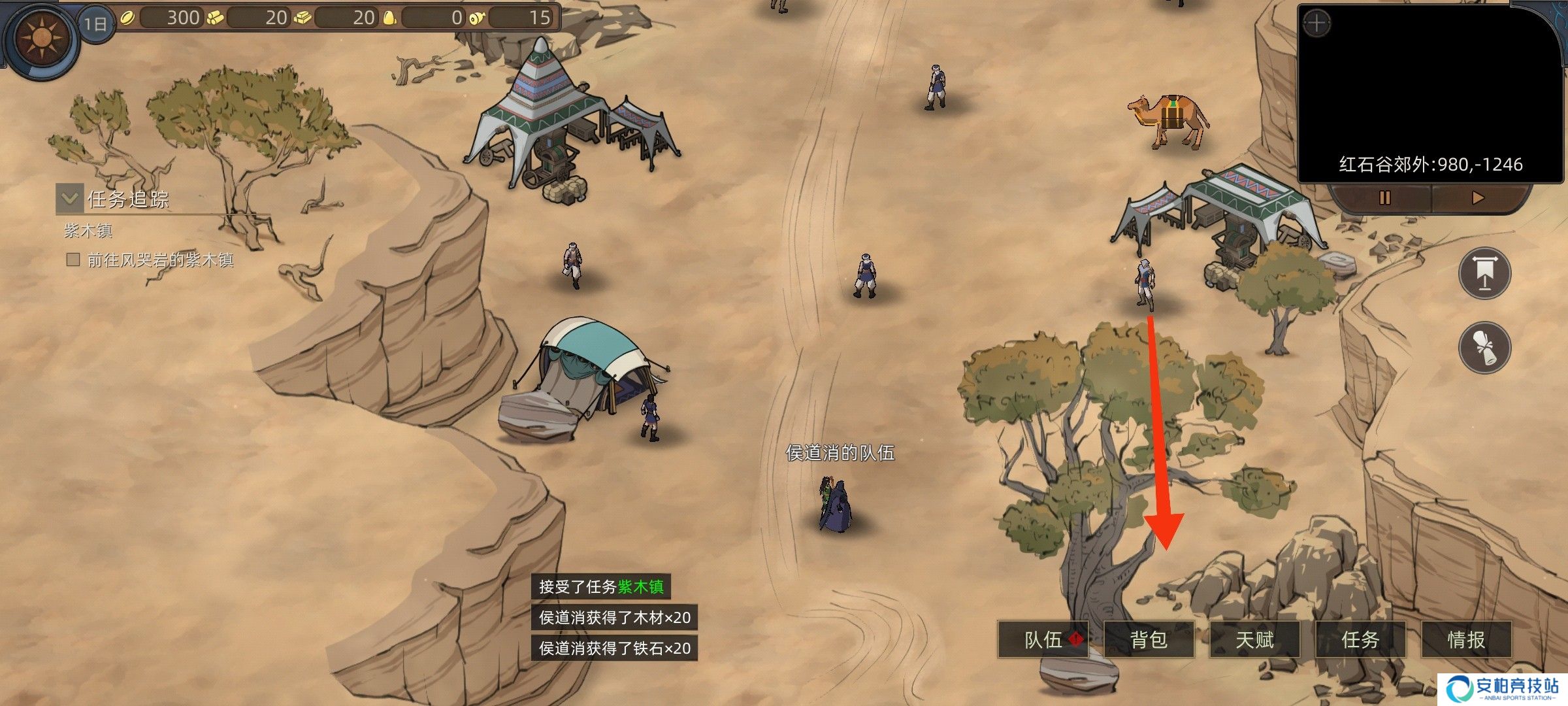Click the banner flag round button
Viewport: 1568px width, 706px height.
click(1484, 273)
